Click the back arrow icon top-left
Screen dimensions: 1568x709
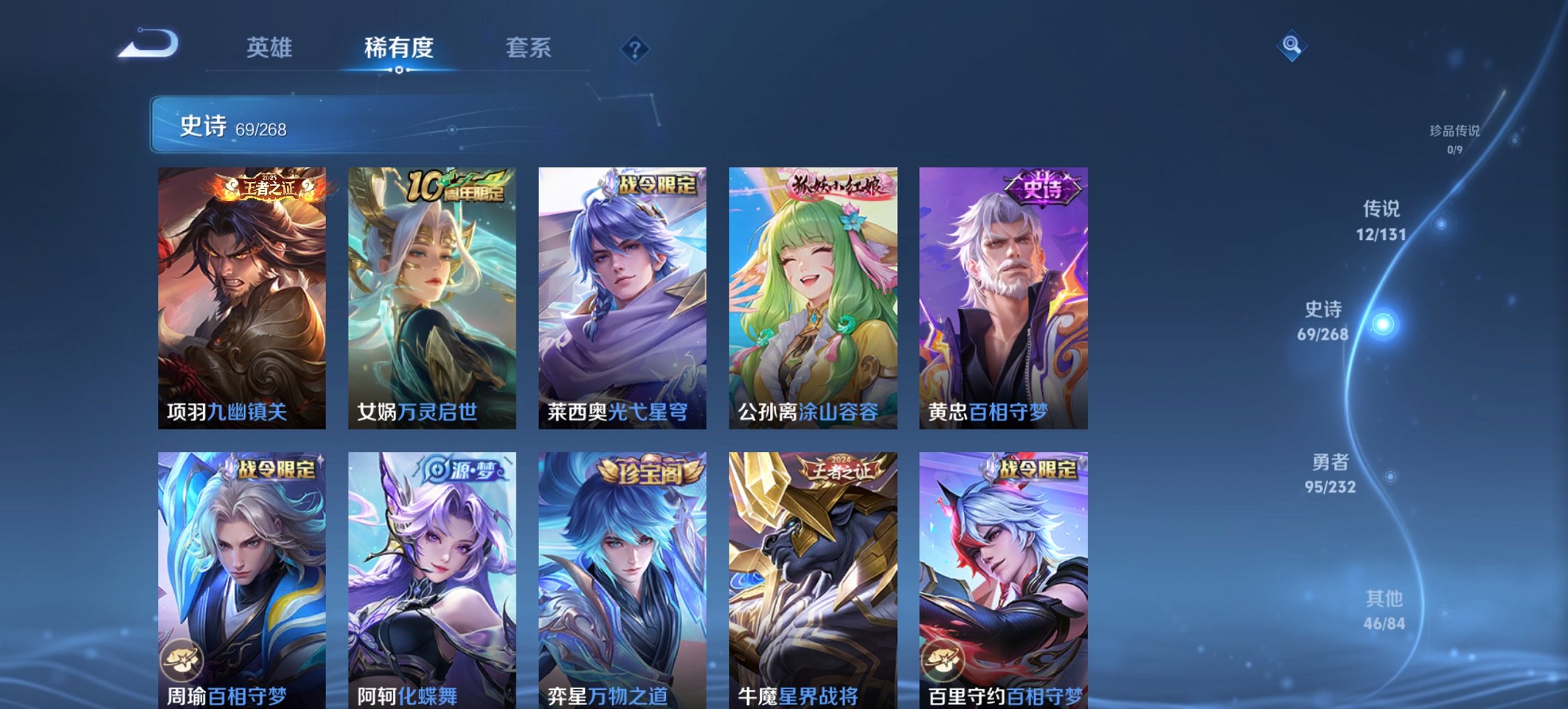pyautogui.click(x=150, y=44)
